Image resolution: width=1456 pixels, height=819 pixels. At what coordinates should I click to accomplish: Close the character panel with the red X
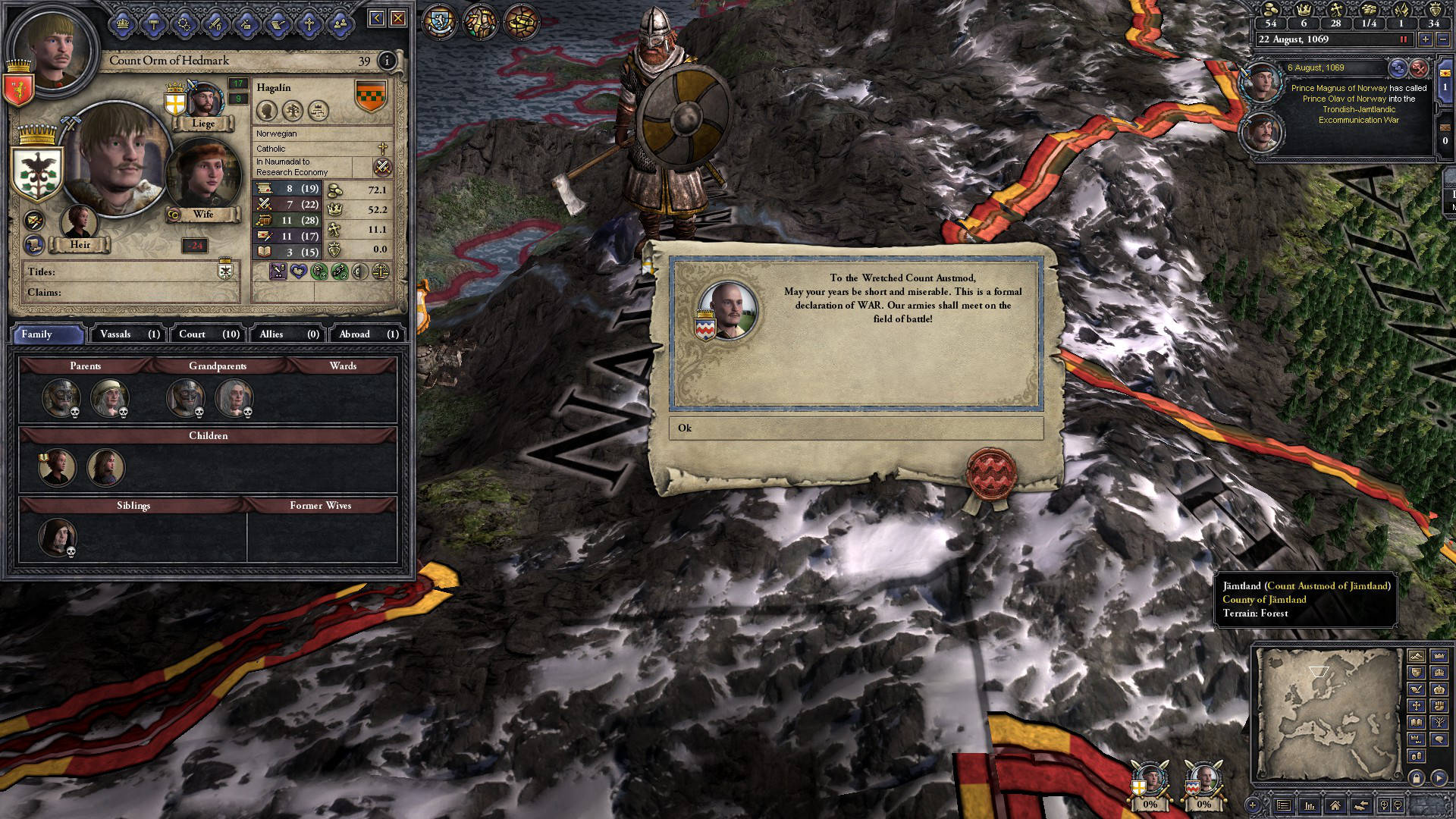coord(398,18)
